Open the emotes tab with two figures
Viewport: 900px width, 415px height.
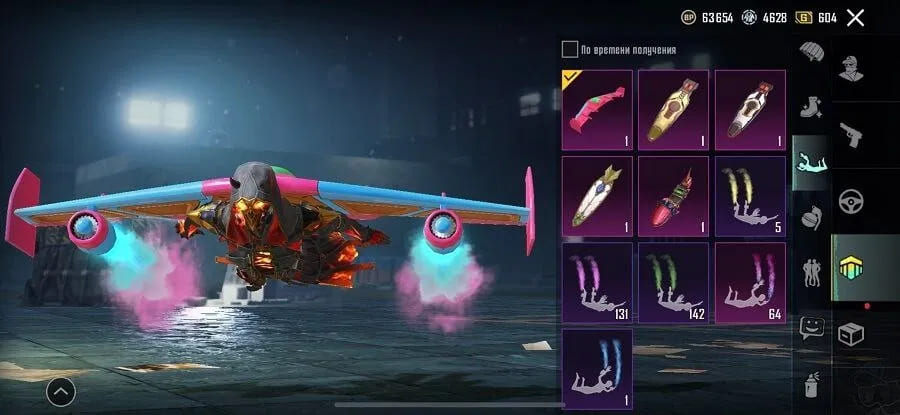(x=810, y=272)
